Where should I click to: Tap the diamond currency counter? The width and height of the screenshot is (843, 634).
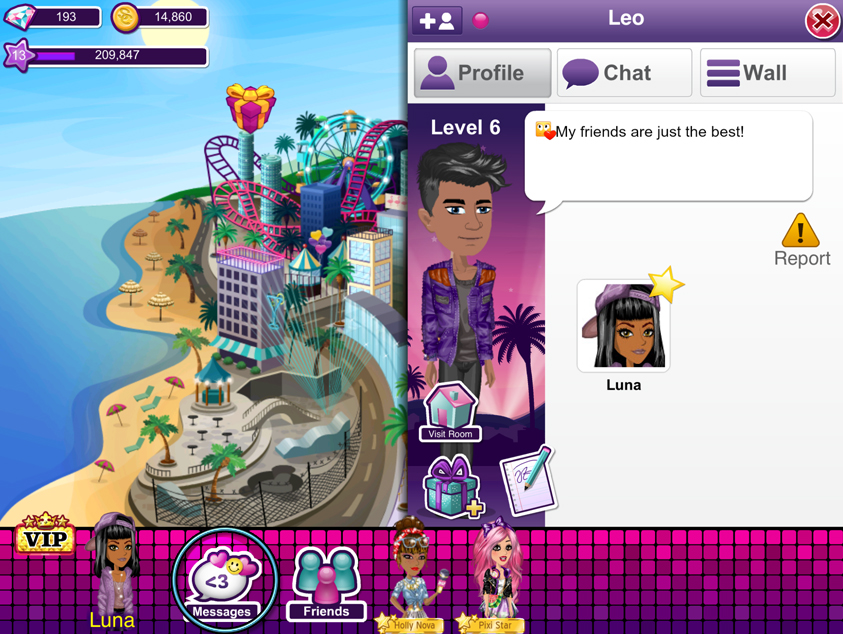53,17
